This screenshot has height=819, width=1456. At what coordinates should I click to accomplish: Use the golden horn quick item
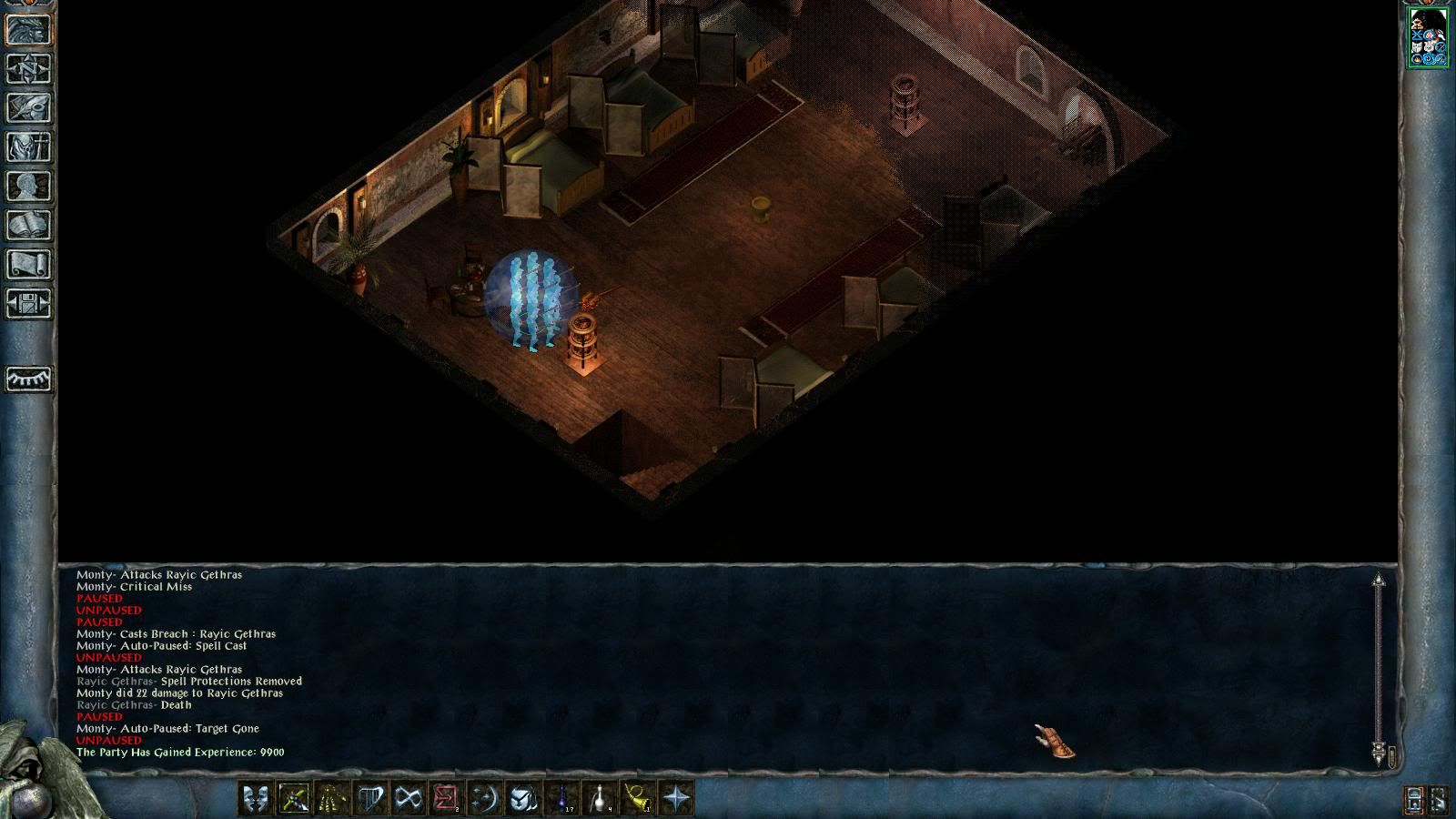click(639, 799)
